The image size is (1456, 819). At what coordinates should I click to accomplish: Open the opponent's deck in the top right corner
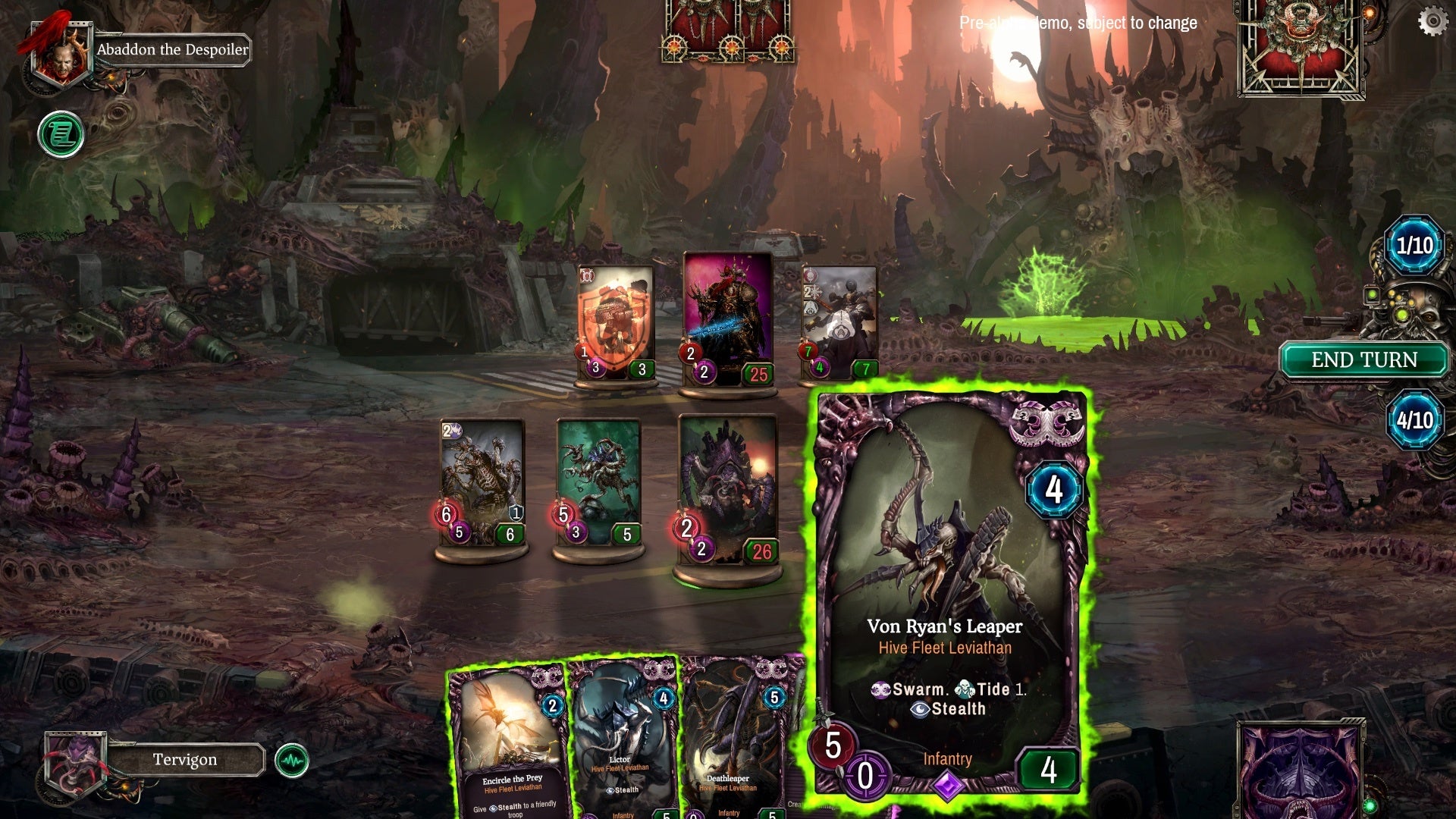click(x=1302, y=49)
